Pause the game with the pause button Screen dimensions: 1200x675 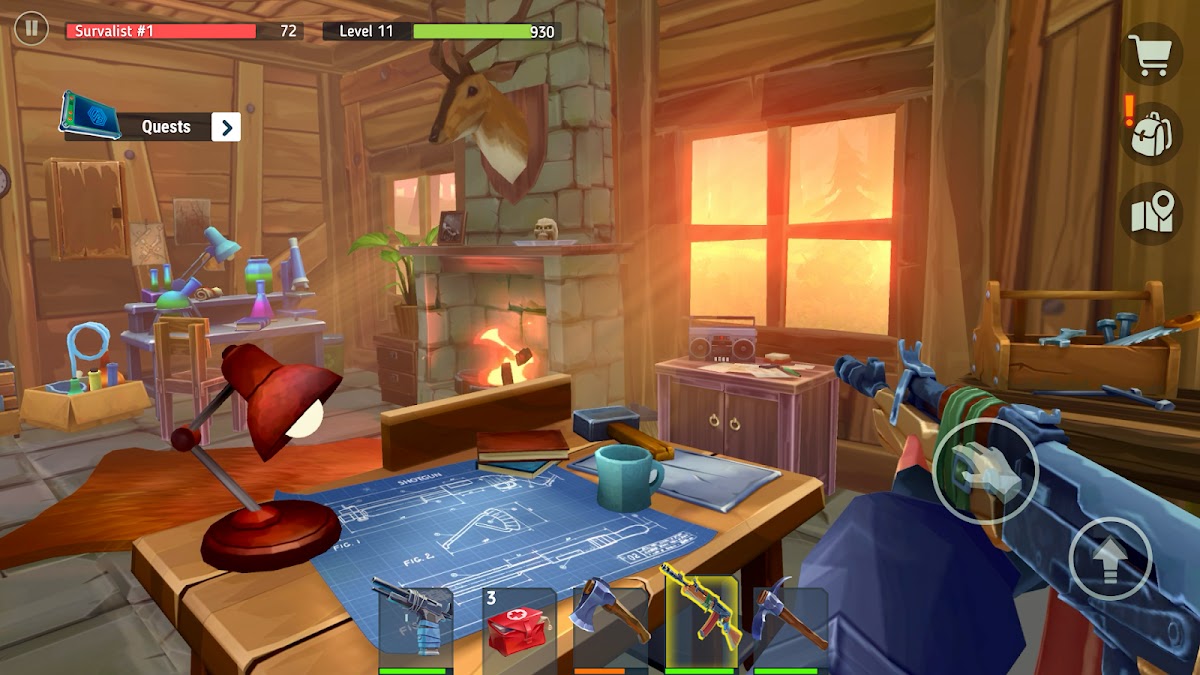pyautogui.click(x=31, y=29)
